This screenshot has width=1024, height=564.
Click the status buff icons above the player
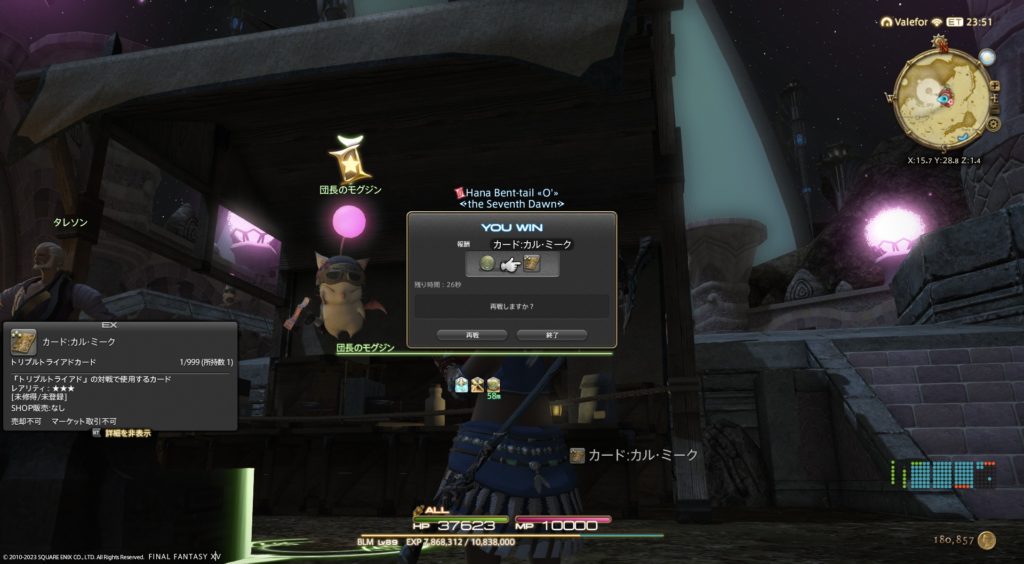click(x=478, y=384)
